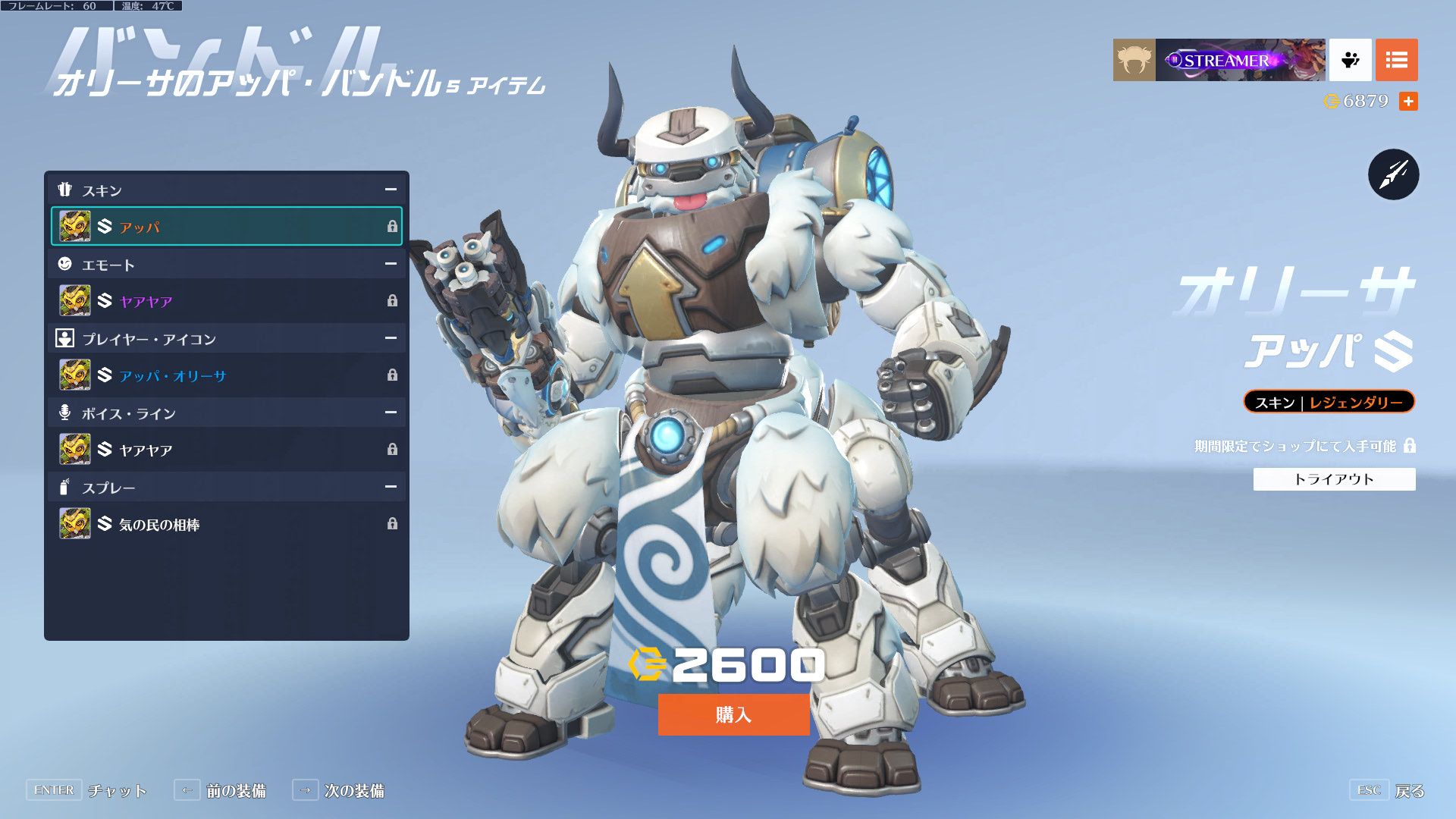1456x819 pixels.
Task: Select the アッパ skin row
Action: [x=226, y=226]
